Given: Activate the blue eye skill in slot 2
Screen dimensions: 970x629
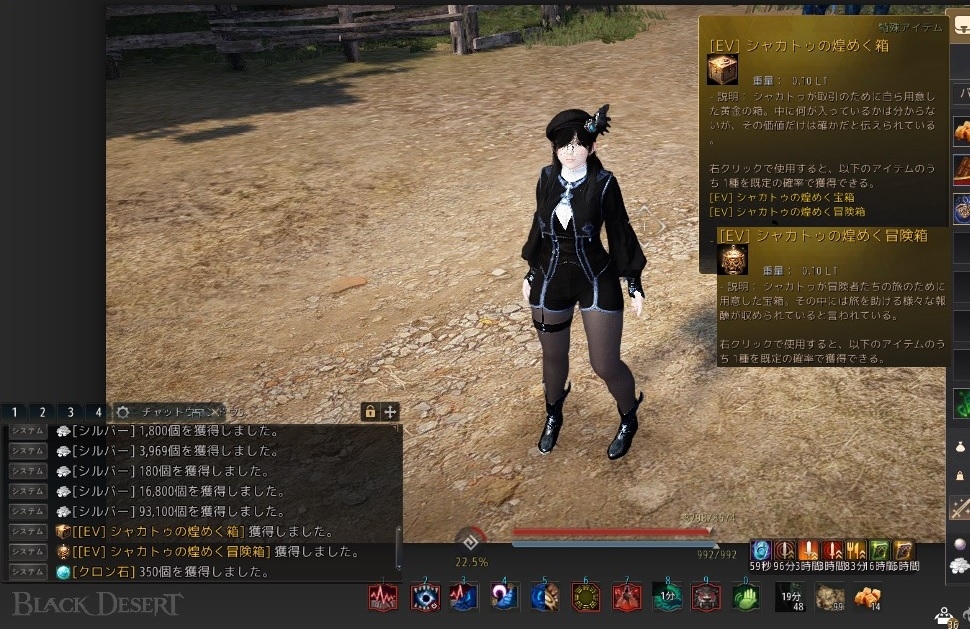Looking at the screenshot, I should [x=425, y=597].
